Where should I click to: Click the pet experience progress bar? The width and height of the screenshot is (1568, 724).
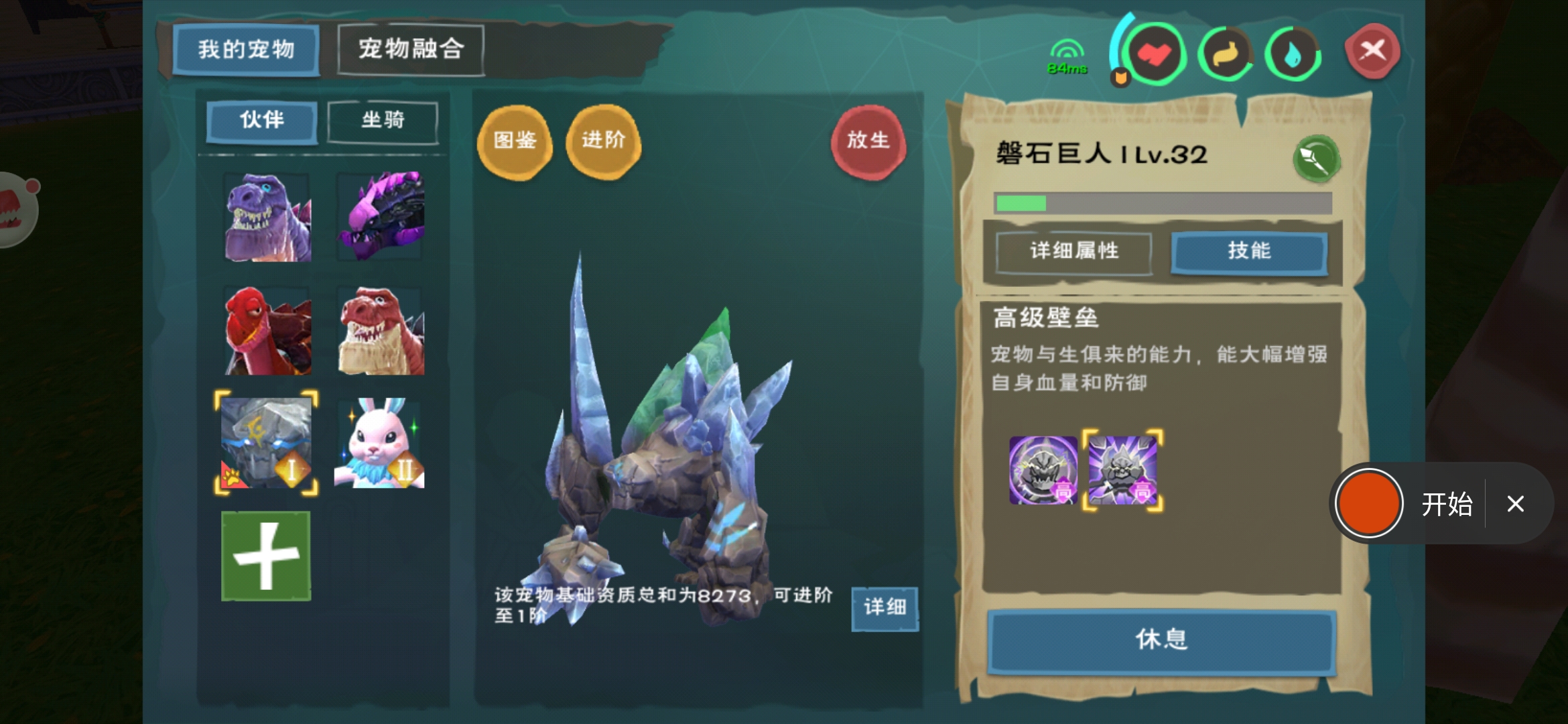point(1163,202)
